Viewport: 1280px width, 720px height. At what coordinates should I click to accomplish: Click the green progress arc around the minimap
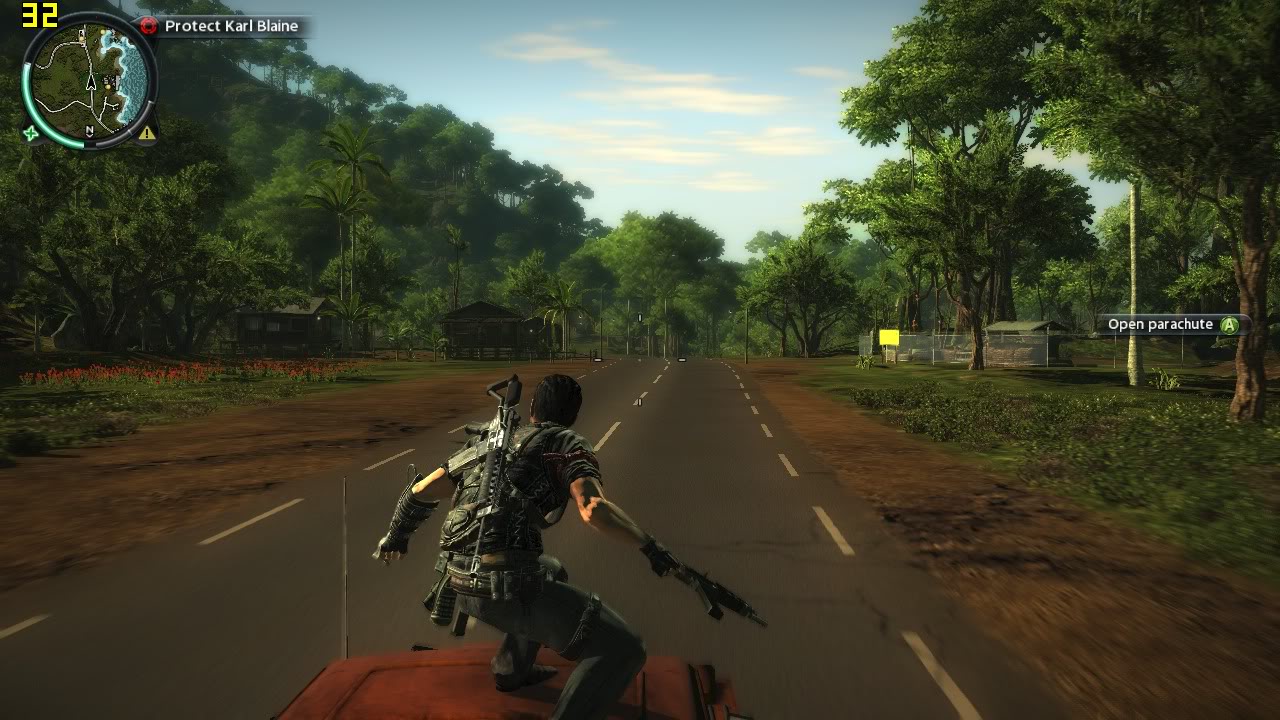[24, 93]
